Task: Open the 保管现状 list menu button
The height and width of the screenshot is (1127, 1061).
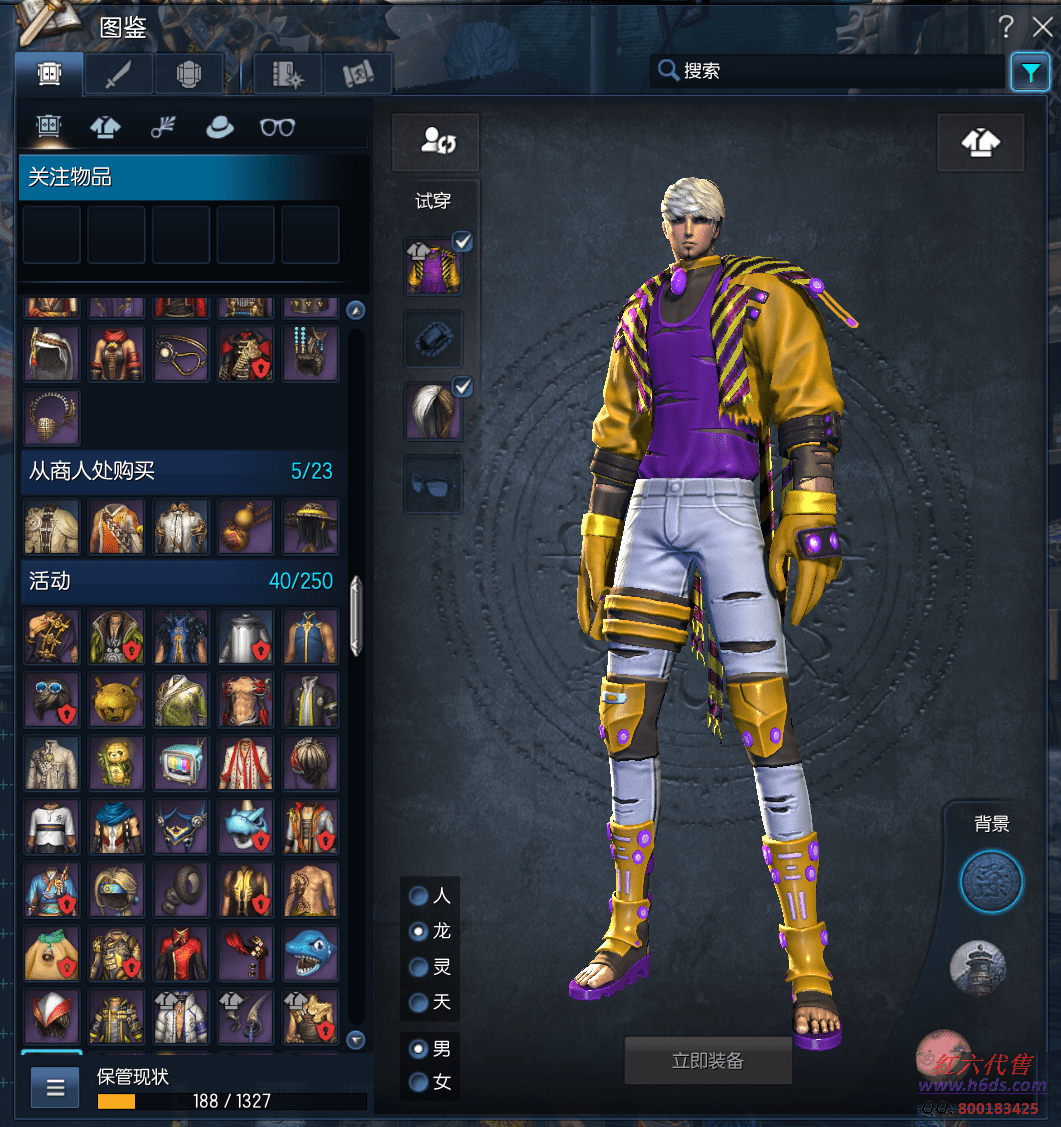Action: tap(55, 1086)
